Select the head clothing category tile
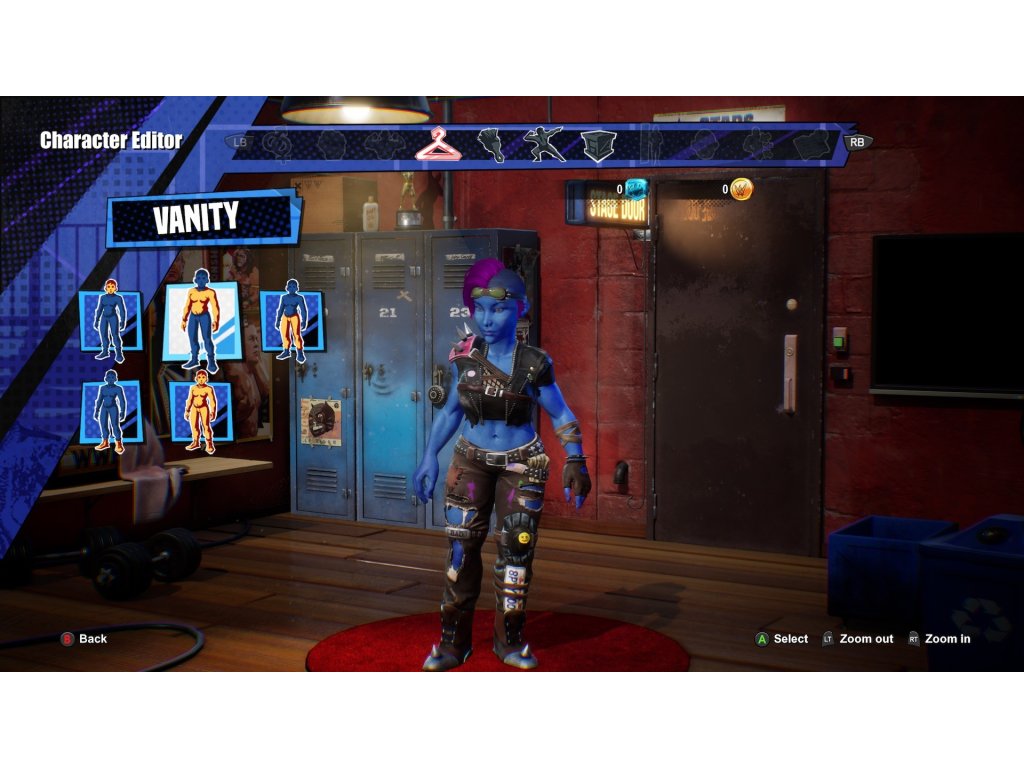 110,321
